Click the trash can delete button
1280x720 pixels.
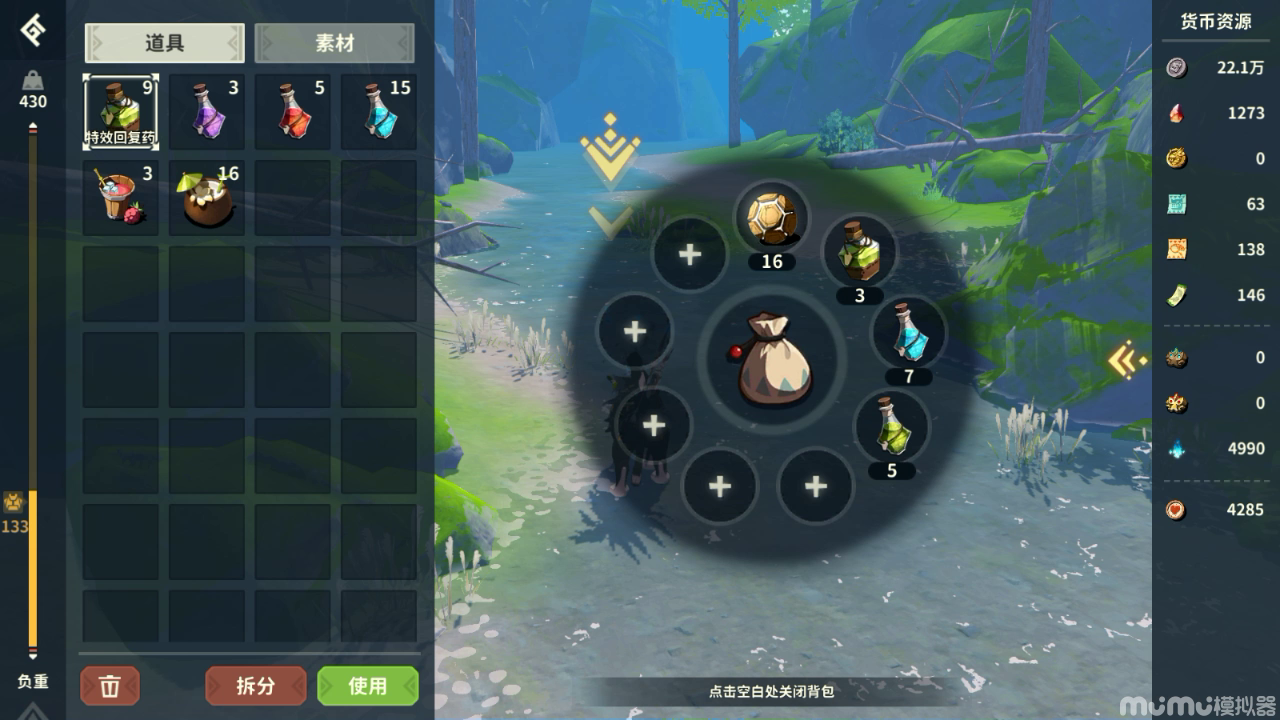(110, 686)
